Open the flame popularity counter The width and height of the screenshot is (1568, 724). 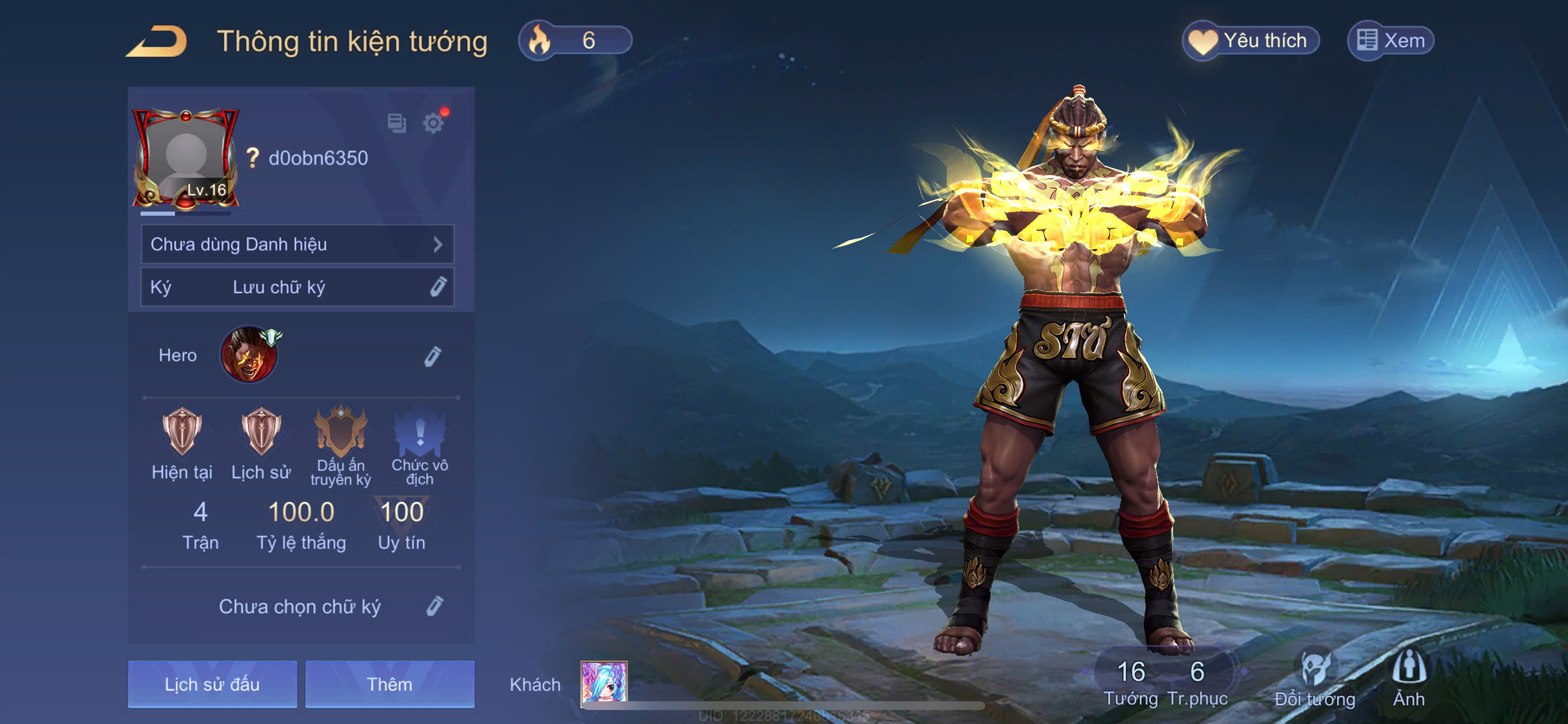(x=575, y=41)
